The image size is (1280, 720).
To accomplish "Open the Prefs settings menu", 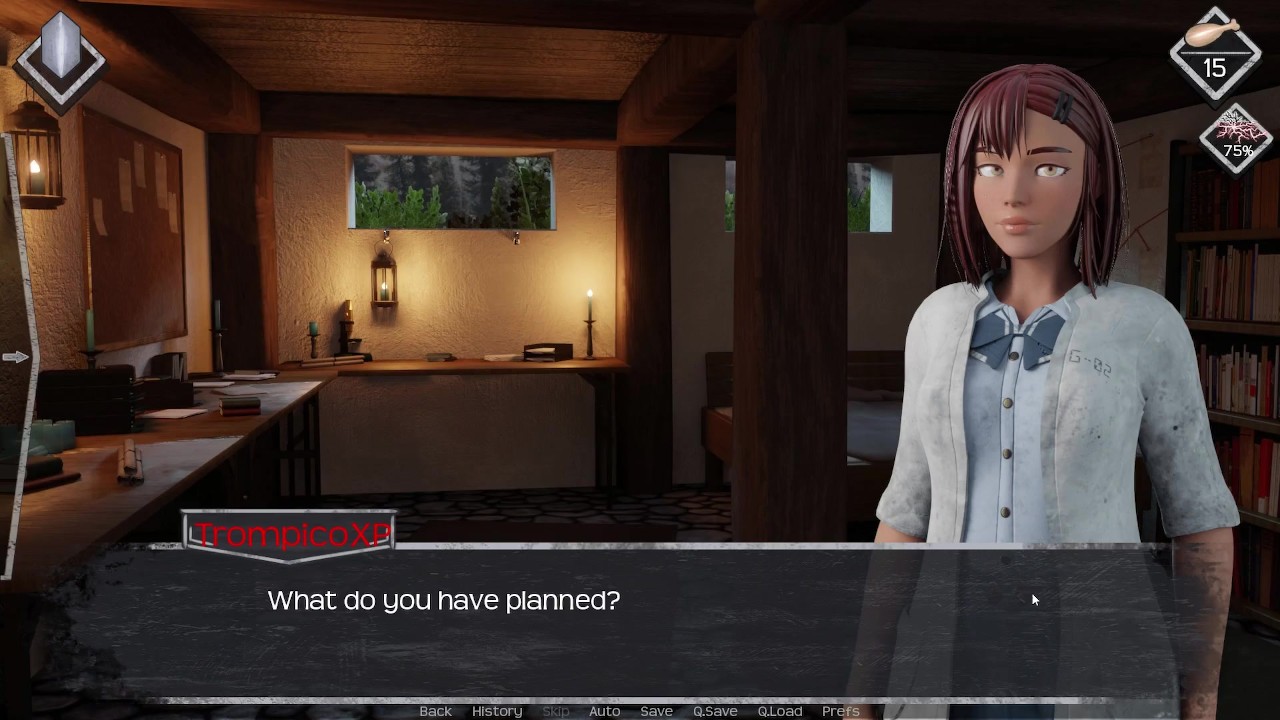I will tap(840, 711).
